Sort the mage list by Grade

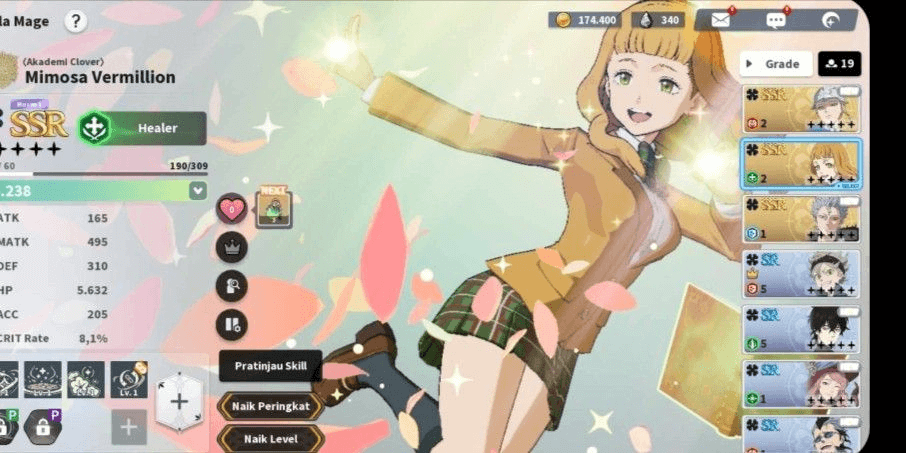776,64
